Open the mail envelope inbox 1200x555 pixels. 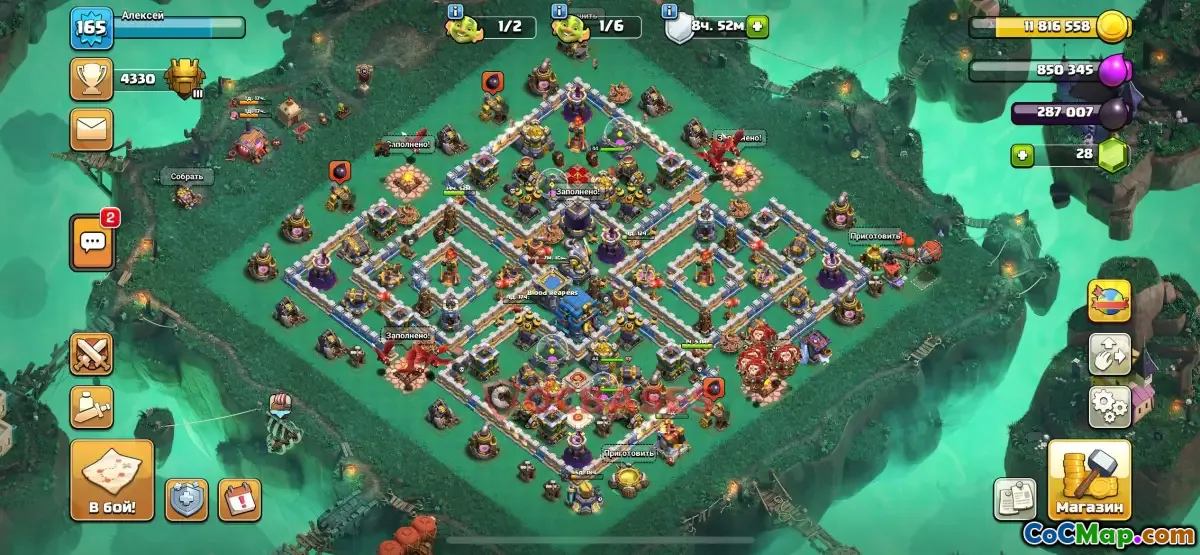(x=91, y=129)
